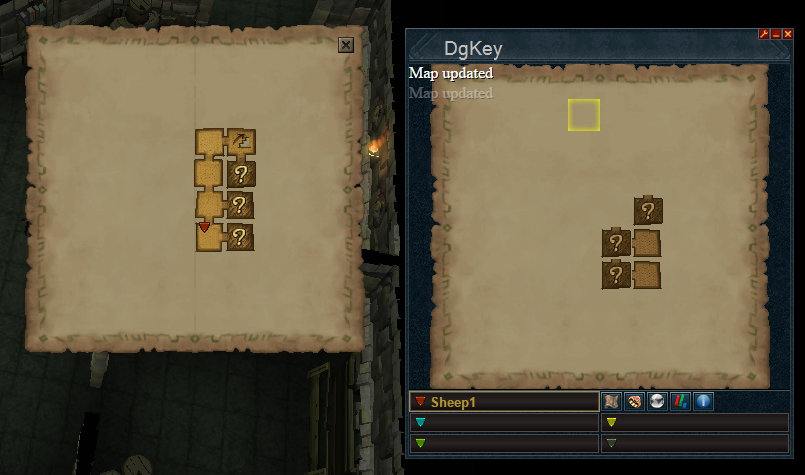The image size is (805, 475).
Task: Select the yellow arrow player slot
Action: click(695, 422)
